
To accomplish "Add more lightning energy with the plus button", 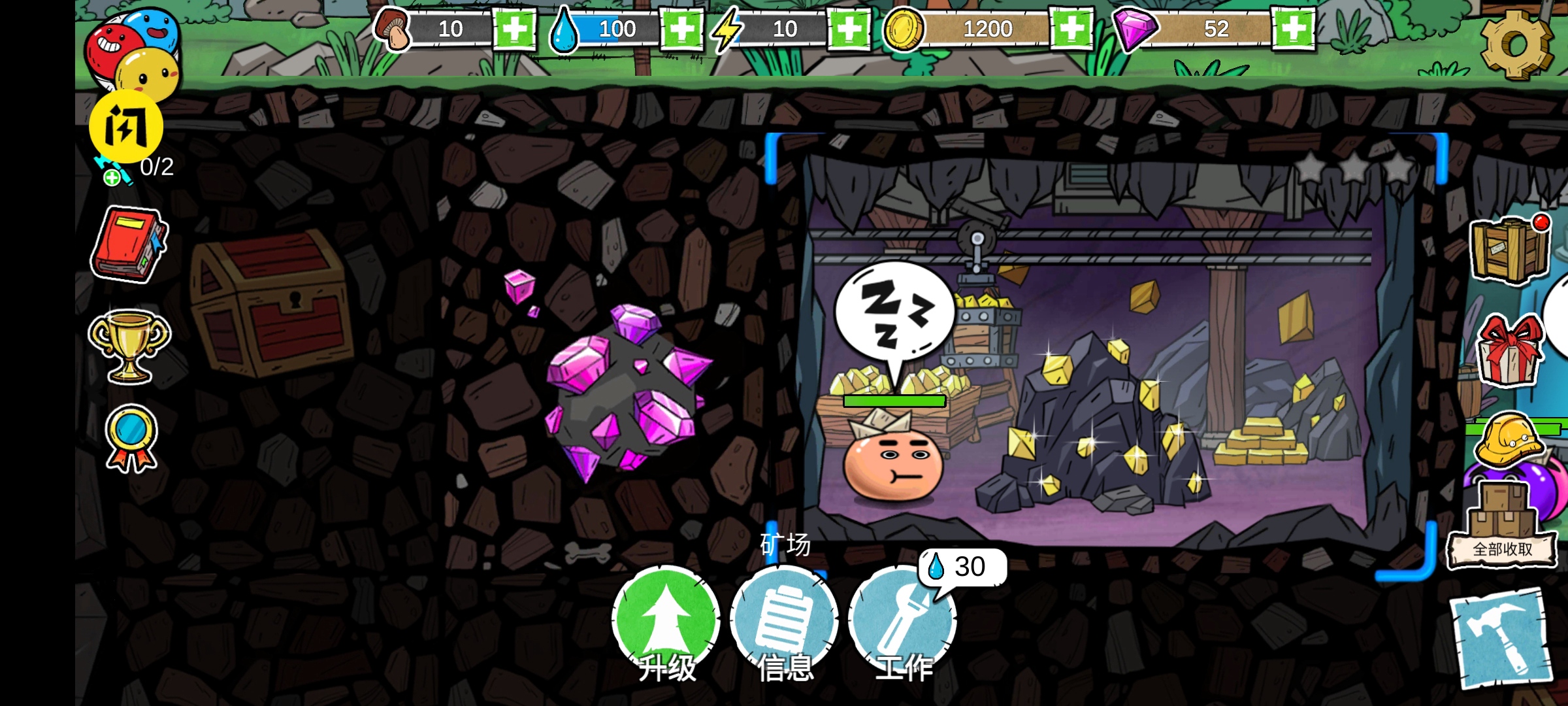I will pyautogui.click(x=848, y=29).
